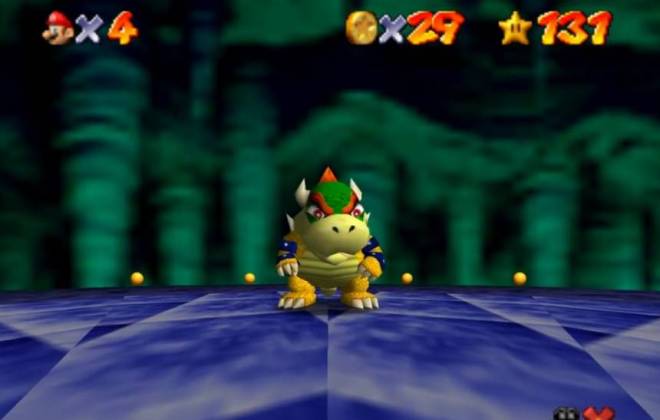Click the power star icon
This screenshot has width=660, height=420.
516,27
